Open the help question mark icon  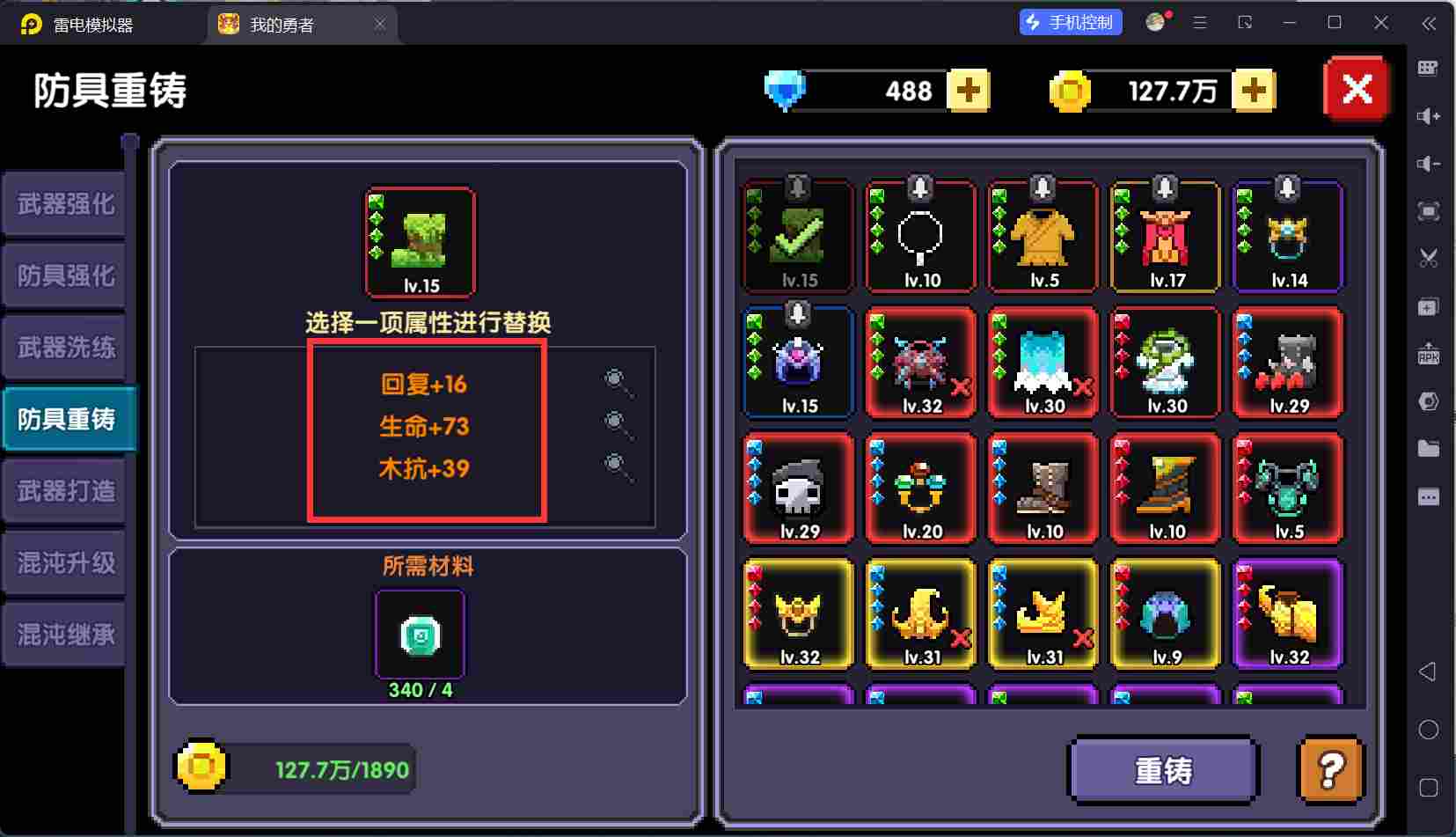point(1329,770)
